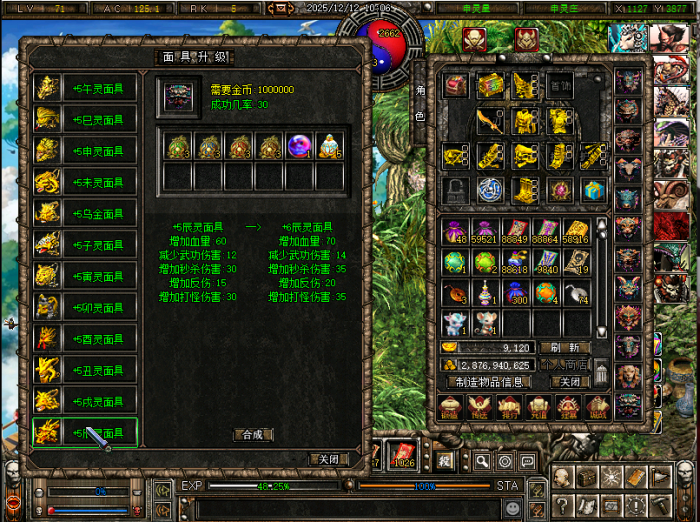The width and height of the screenshot is (700, 522).
Task: Select the +5申灵面具 mask entry
Action: (85, 151)
